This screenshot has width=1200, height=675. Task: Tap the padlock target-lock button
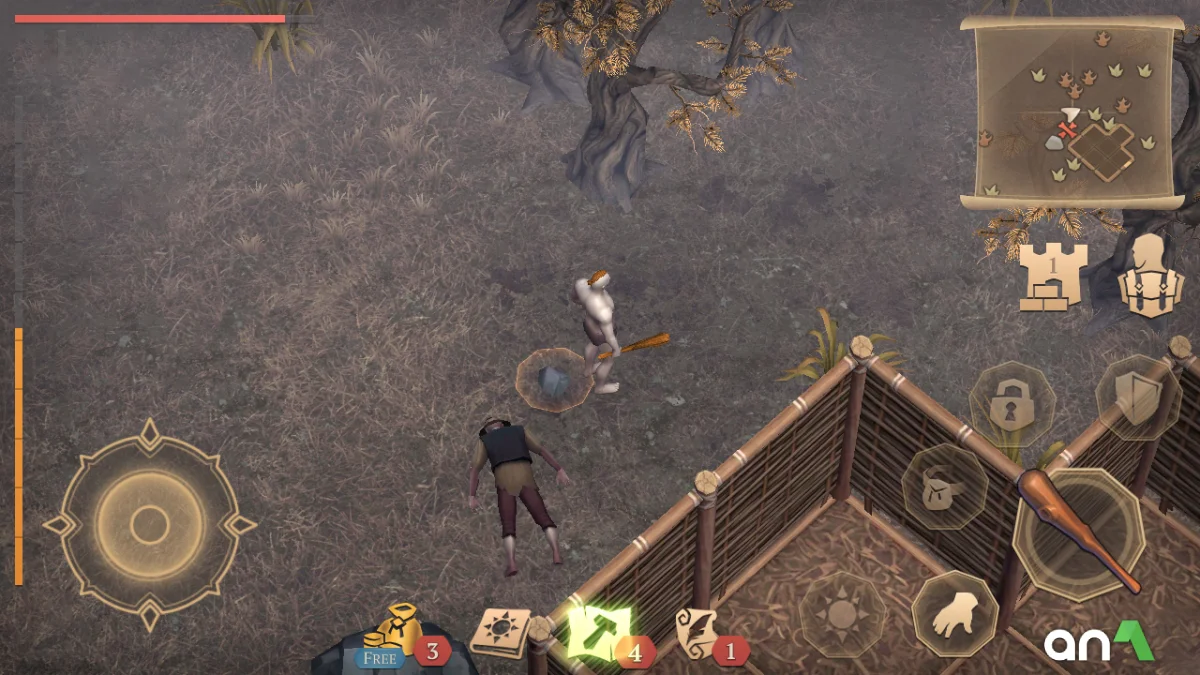(x=1012, y=405)
